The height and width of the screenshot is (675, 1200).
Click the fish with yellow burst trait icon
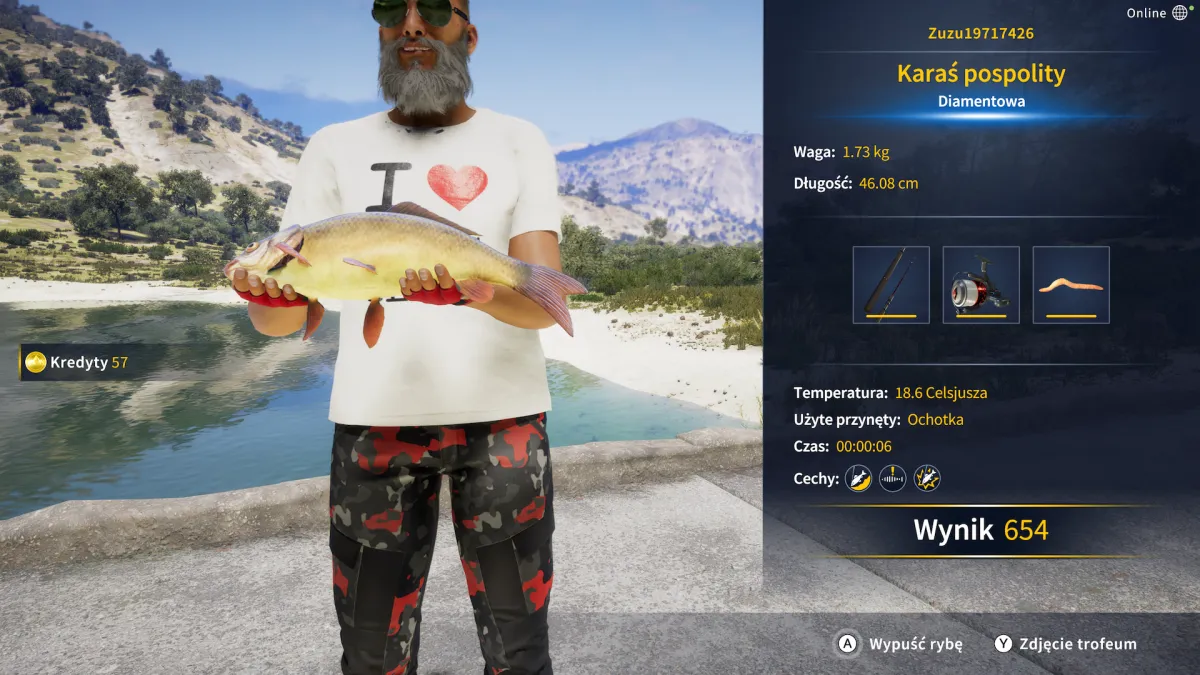(x=927, y=479)
